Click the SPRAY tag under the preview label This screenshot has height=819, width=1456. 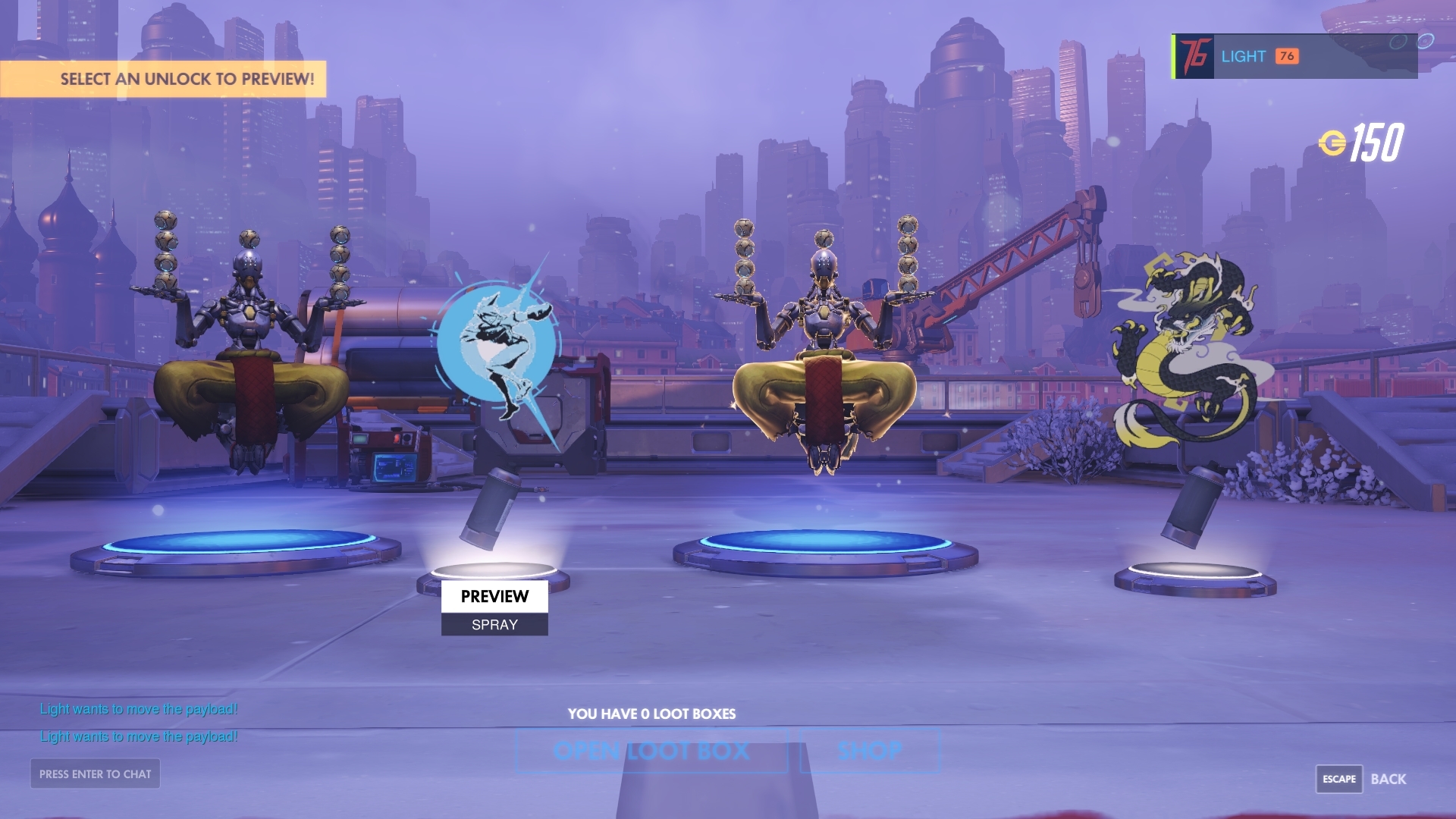tap(494, 624)
